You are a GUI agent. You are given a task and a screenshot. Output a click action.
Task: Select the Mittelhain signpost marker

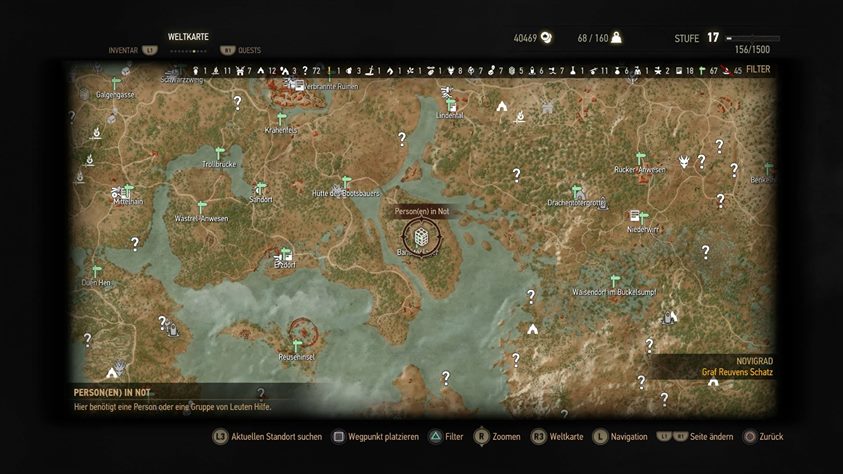pos(129,187)
